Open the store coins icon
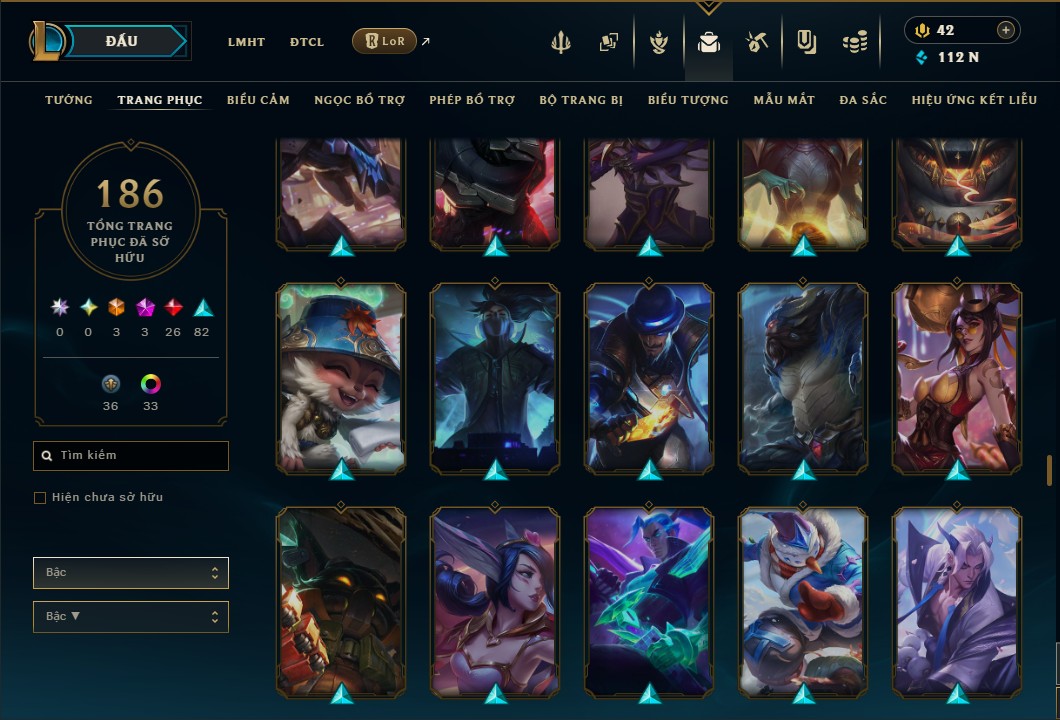Viewport: 1060px width, 720px height. tap(854, 42)
